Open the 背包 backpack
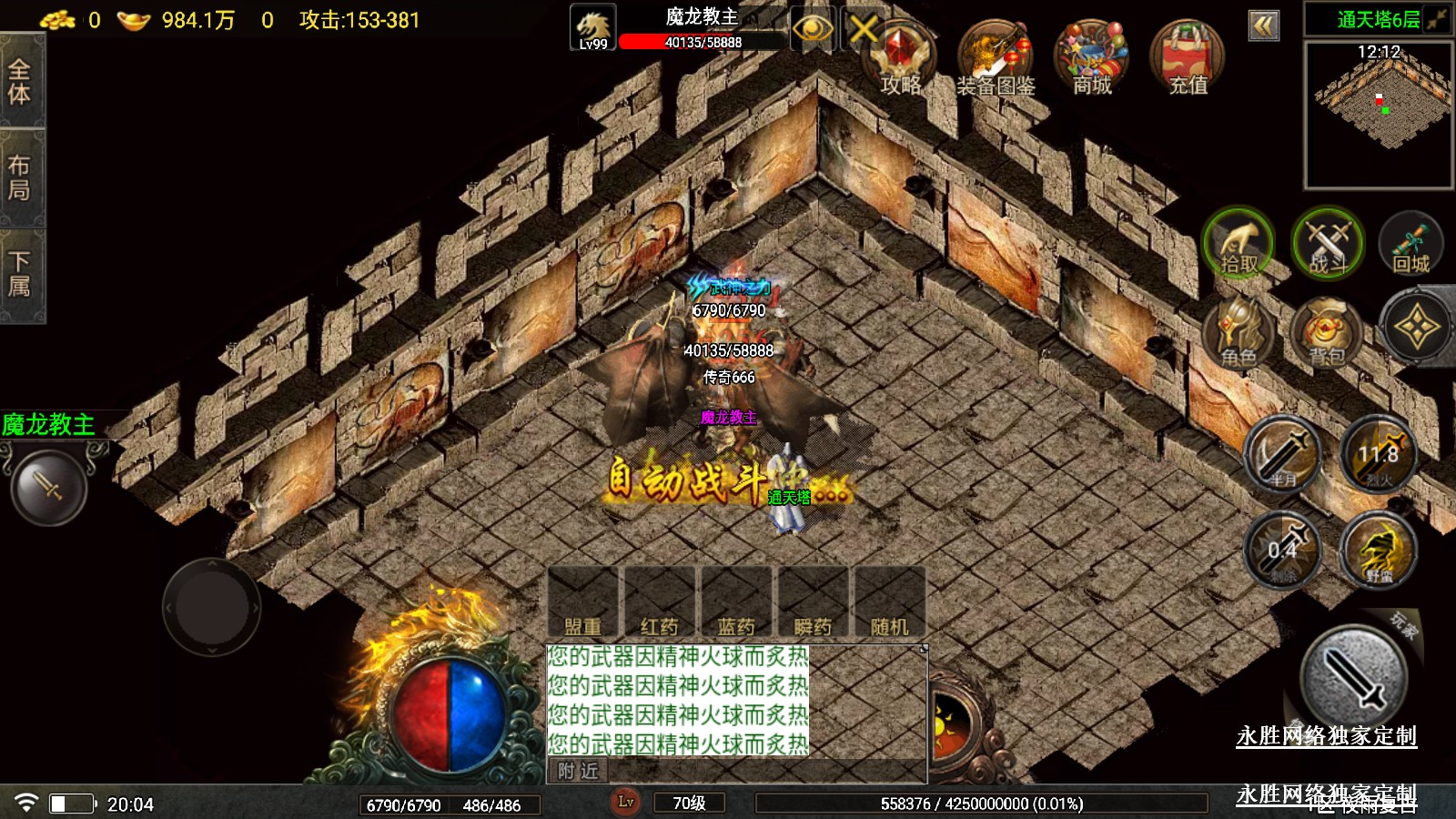Viewport: 1456px width, 819px height. [x=1327, y=332]
